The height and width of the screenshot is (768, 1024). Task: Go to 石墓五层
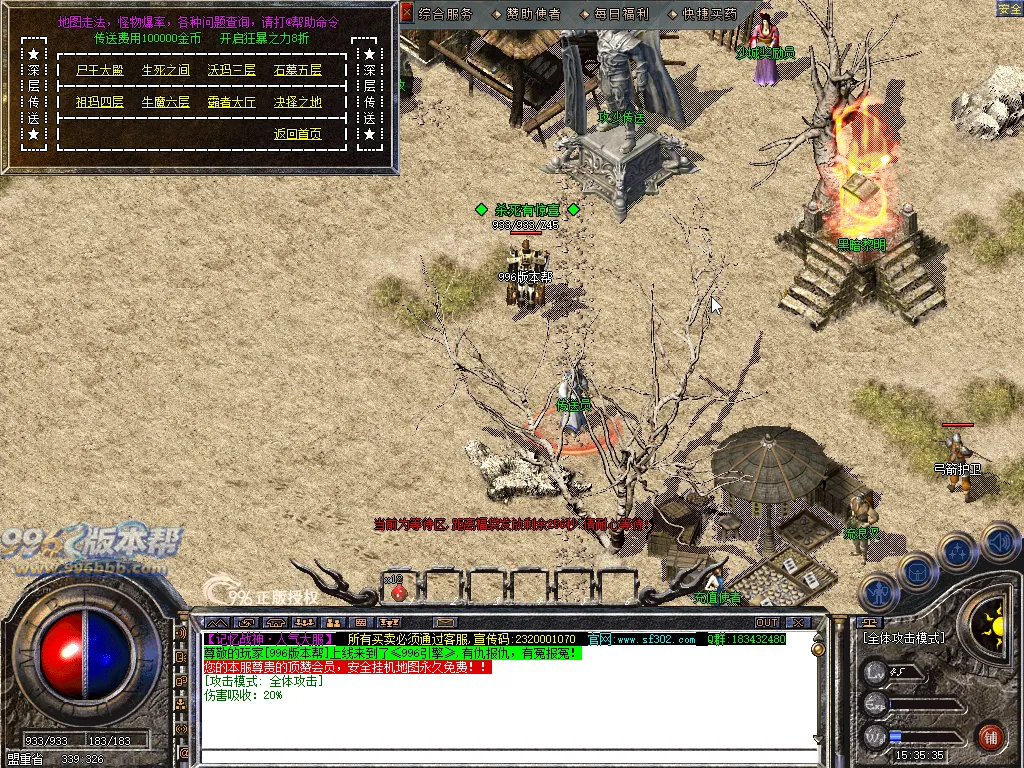pyautogui.click(x=298, y=71)
